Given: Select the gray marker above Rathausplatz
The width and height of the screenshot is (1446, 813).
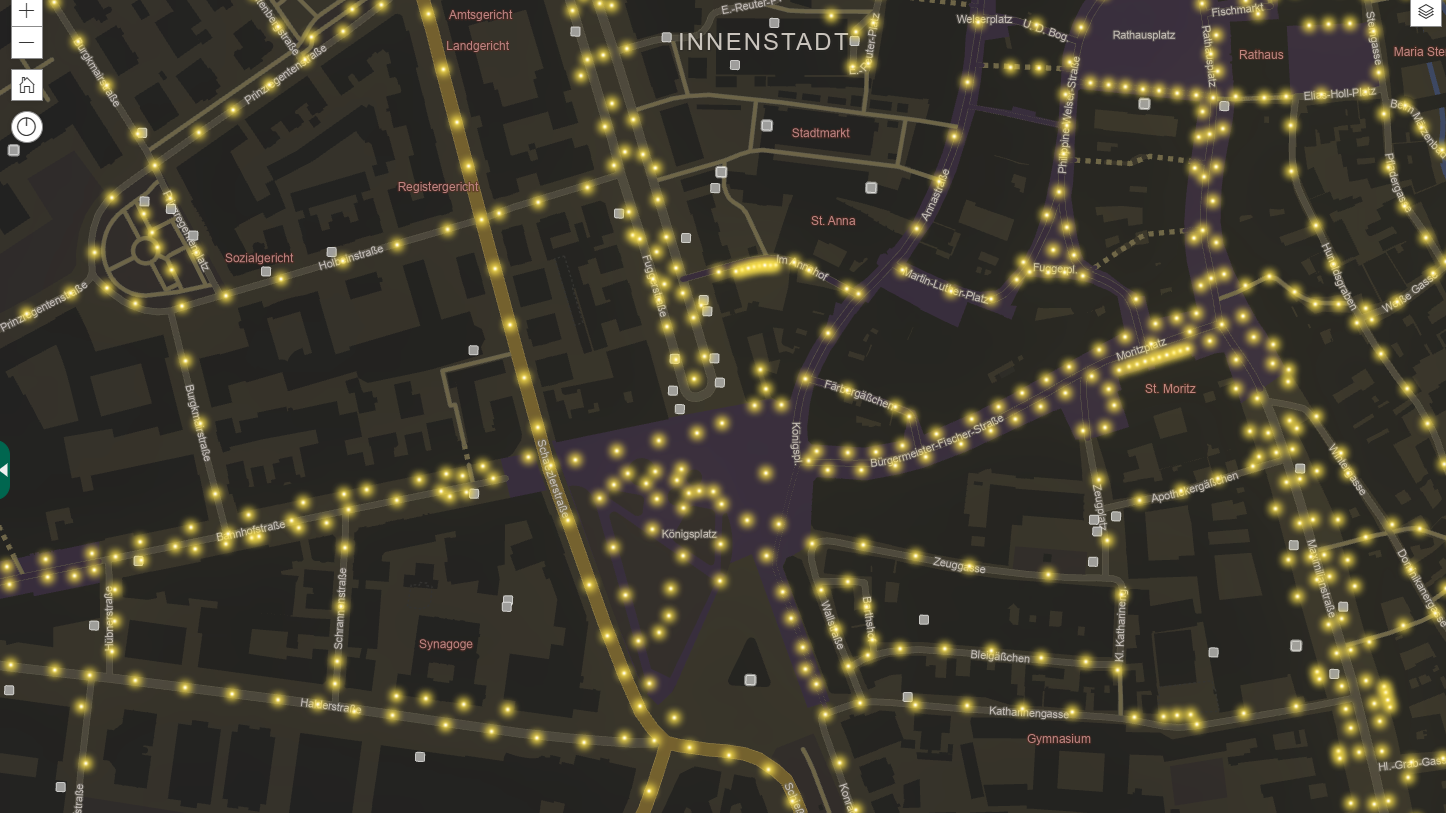Looking at the screenshot, I should point(1144,103).
